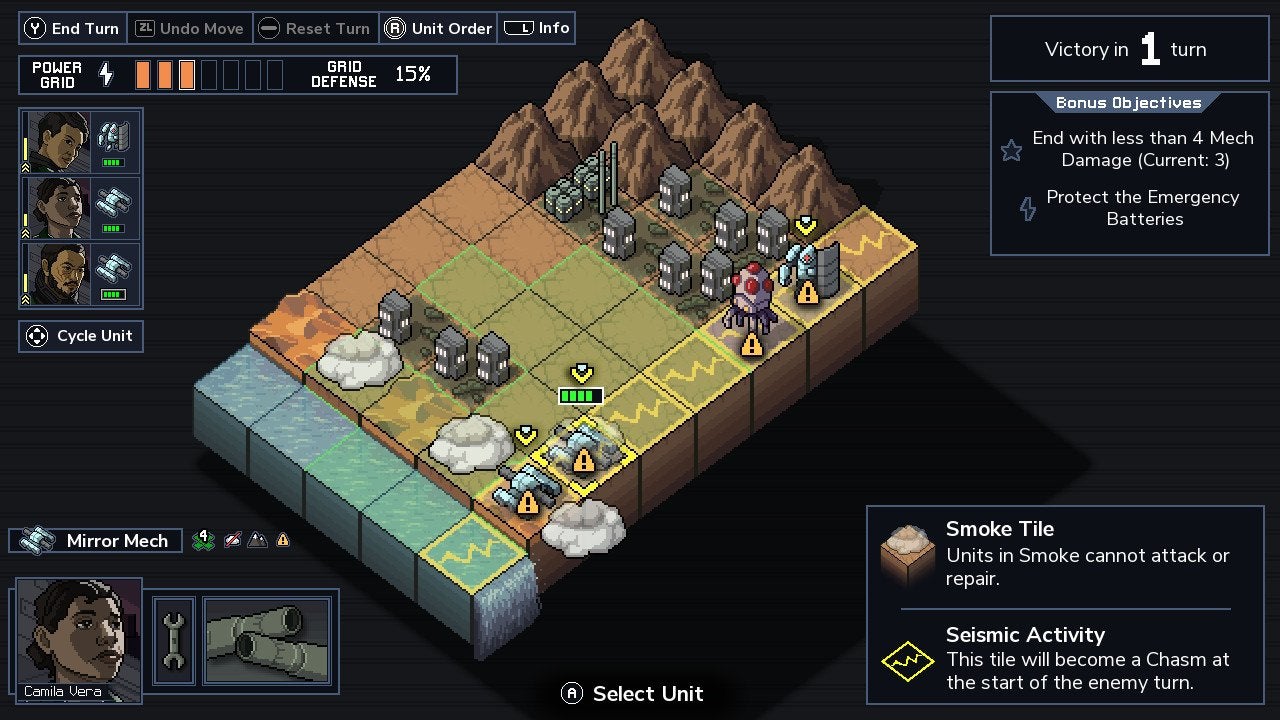Click the green movement stat icon showing 4
The height and width of the screenshot is (720, 1280).
pos(204,540)
